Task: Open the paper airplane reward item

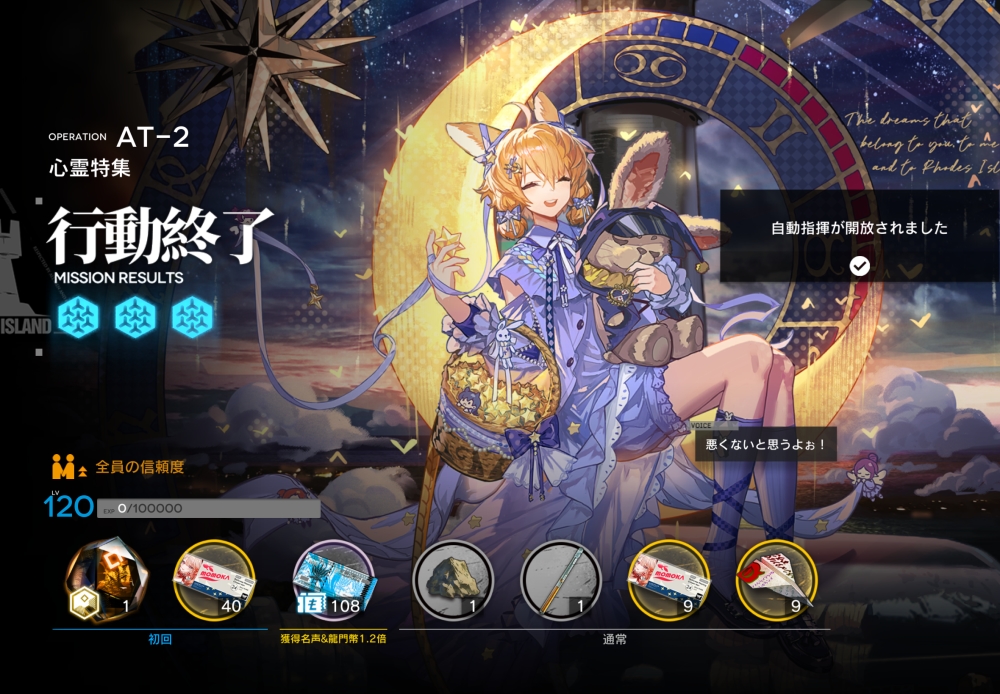Action: click(x=776, y=580)
